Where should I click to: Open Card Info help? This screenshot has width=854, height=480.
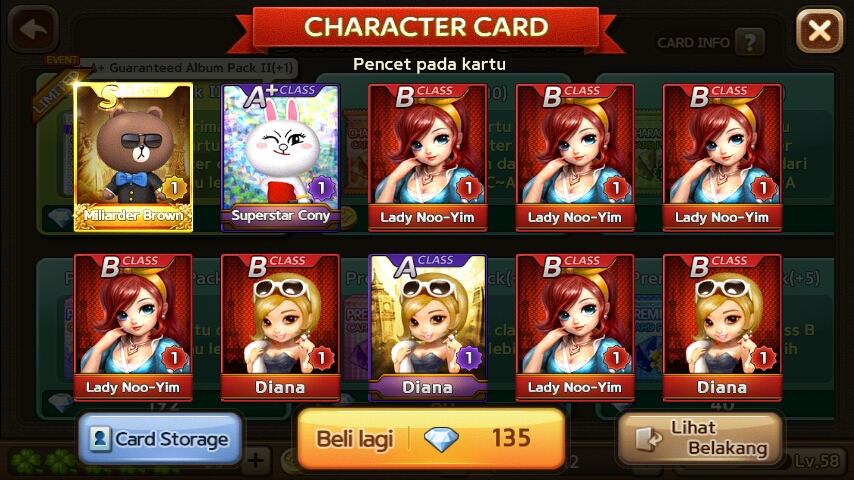tap(749, 42)
